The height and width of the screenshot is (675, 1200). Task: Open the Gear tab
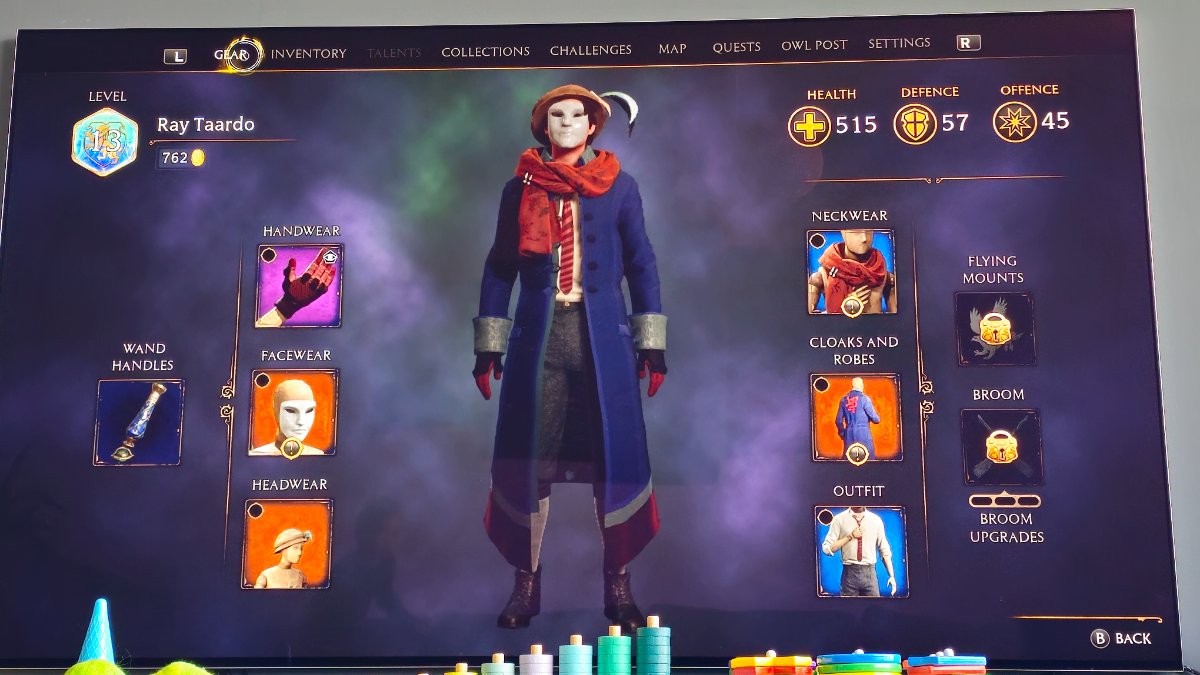[232, 55]
